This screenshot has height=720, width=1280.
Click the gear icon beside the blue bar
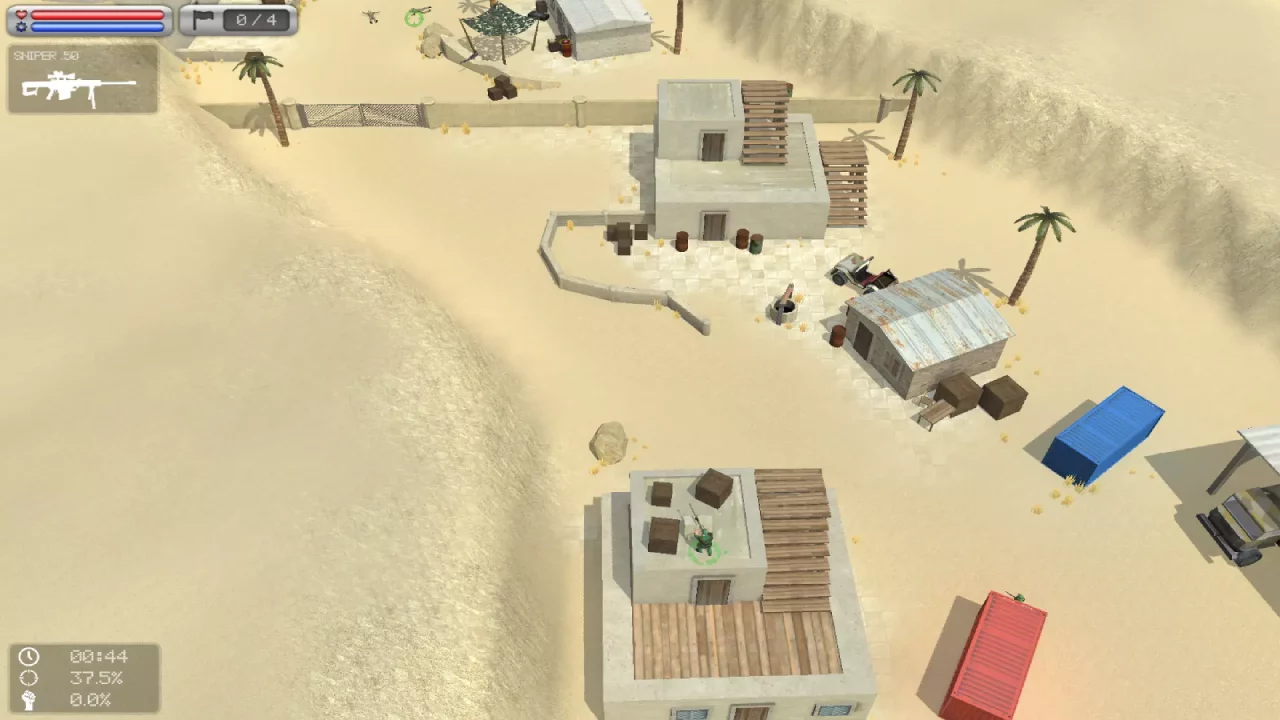coord(22,27)
